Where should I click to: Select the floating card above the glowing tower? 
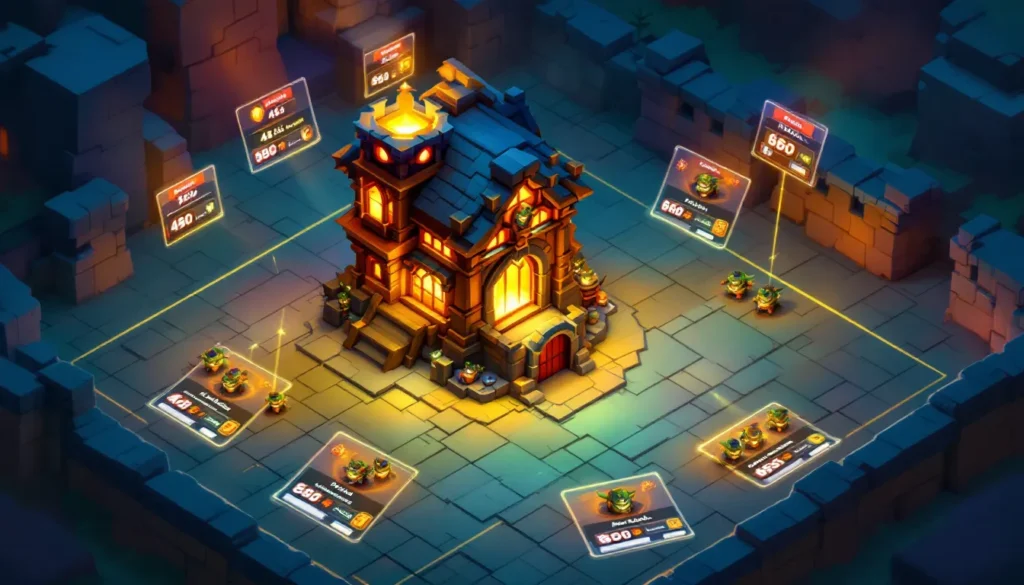pyautogui.click(x=389, y=64)
